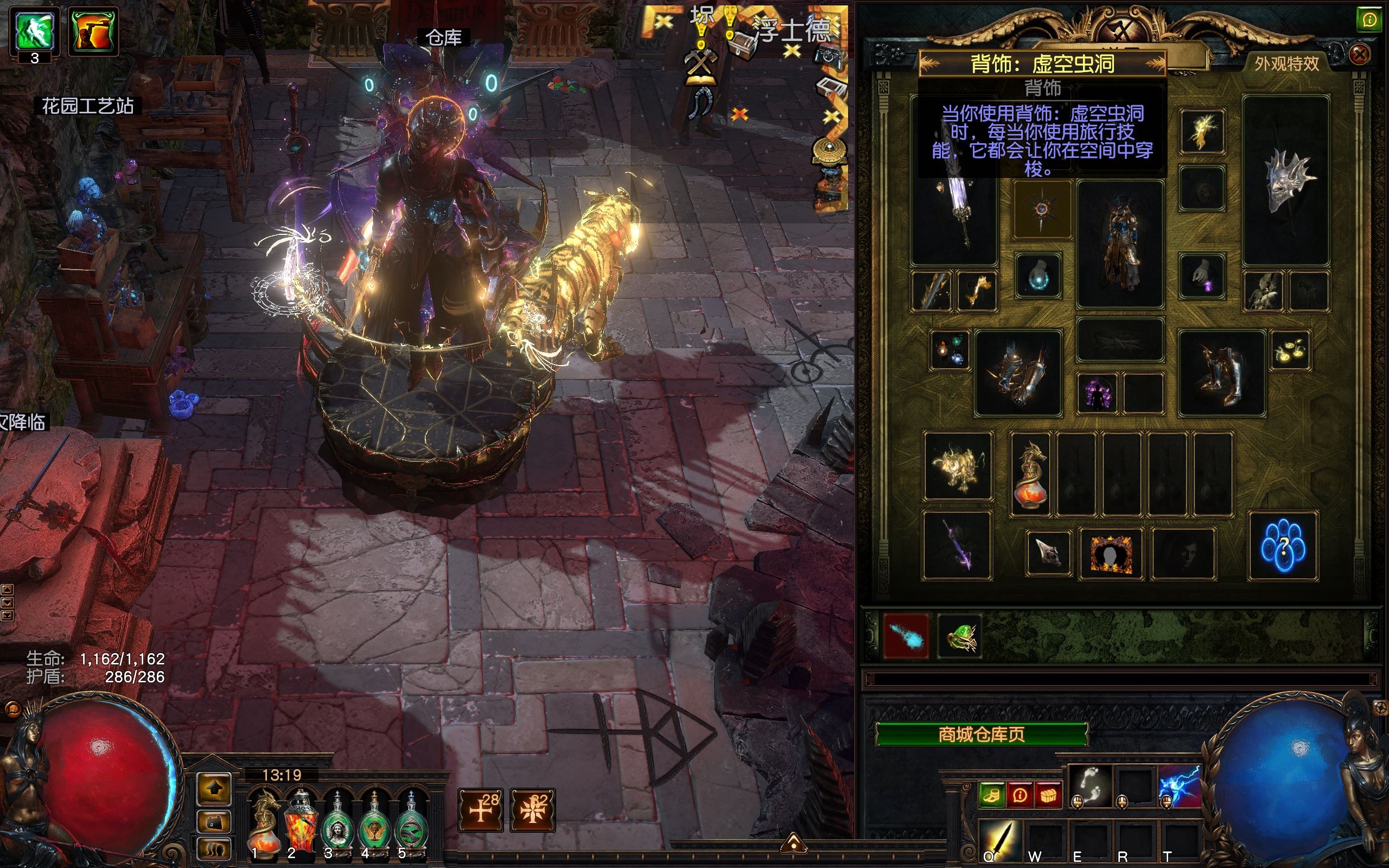Screen dimensions: 1389x868
Task: Click the red treasure chest button
Action: coord(1049,796)
